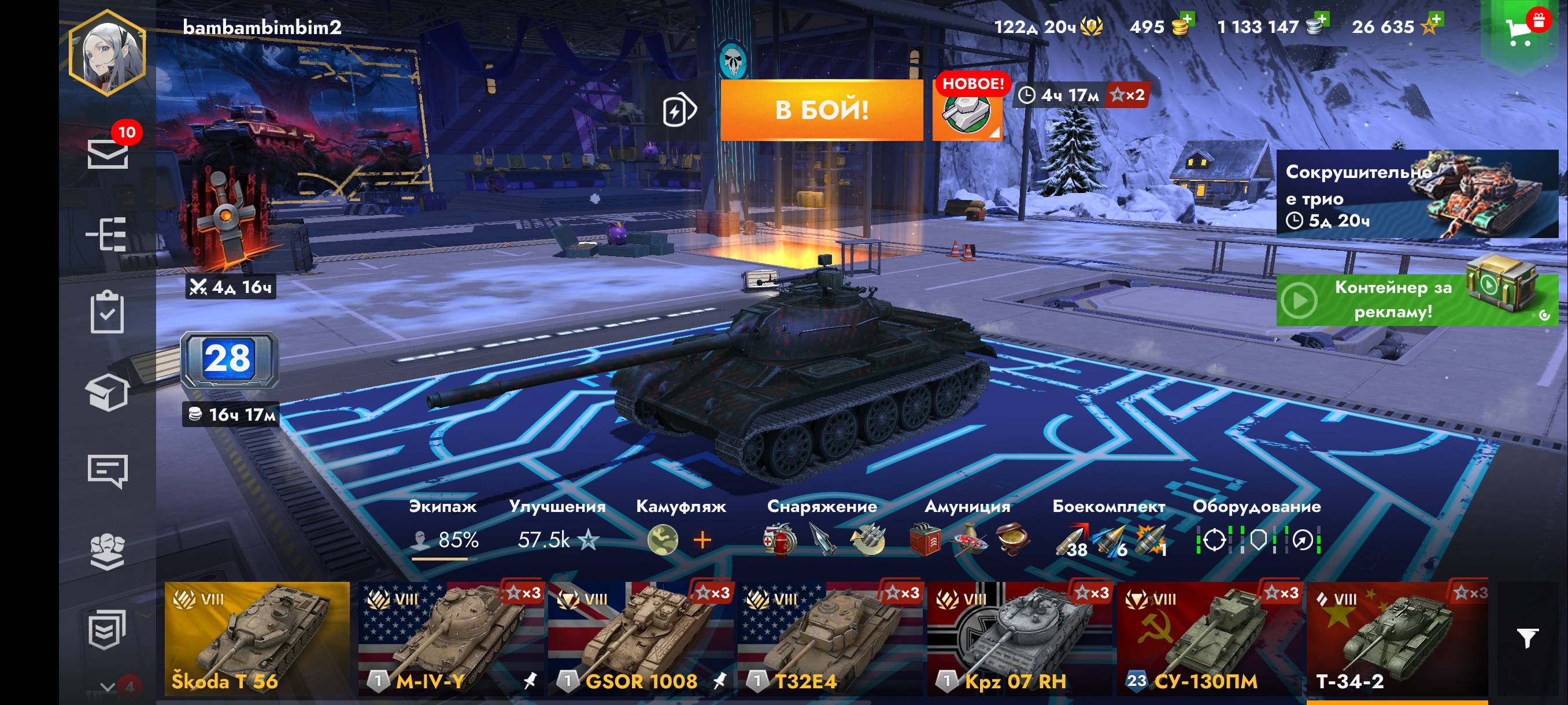Open the missions clipboard icon
This screenshot has height=705, width=1568.
pos(107,313)
